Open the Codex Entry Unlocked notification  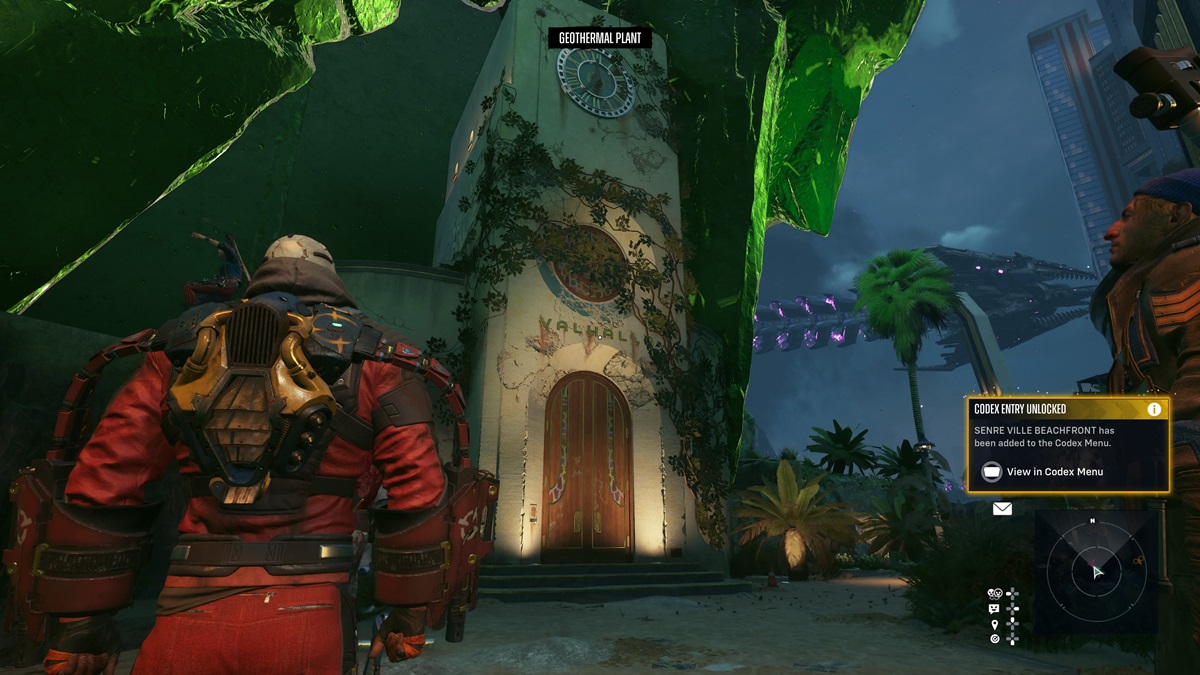(x=1067, y=445)
